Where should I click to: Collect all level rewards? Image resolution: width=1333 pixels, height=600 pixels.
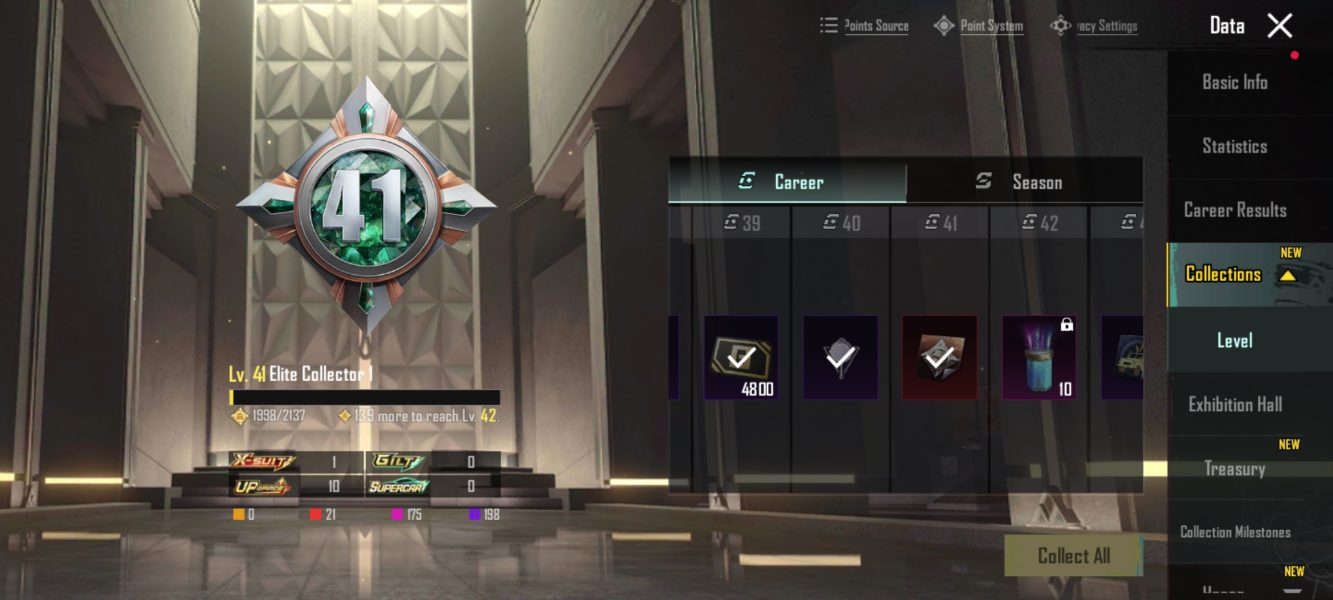pyautogui.click(x=1073, y=556)
